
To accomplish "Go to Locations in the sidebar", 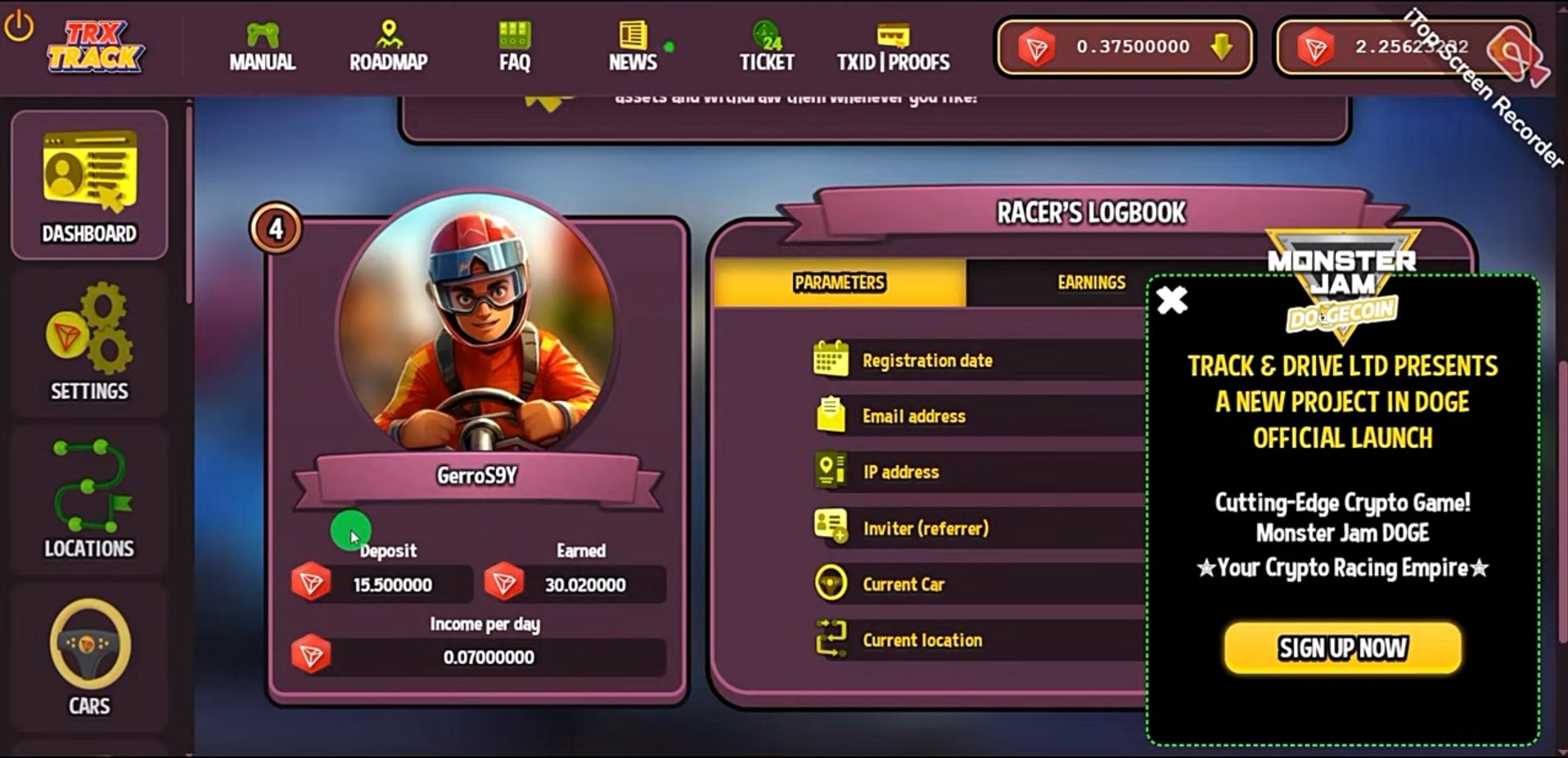I will (x=89, y=499).
